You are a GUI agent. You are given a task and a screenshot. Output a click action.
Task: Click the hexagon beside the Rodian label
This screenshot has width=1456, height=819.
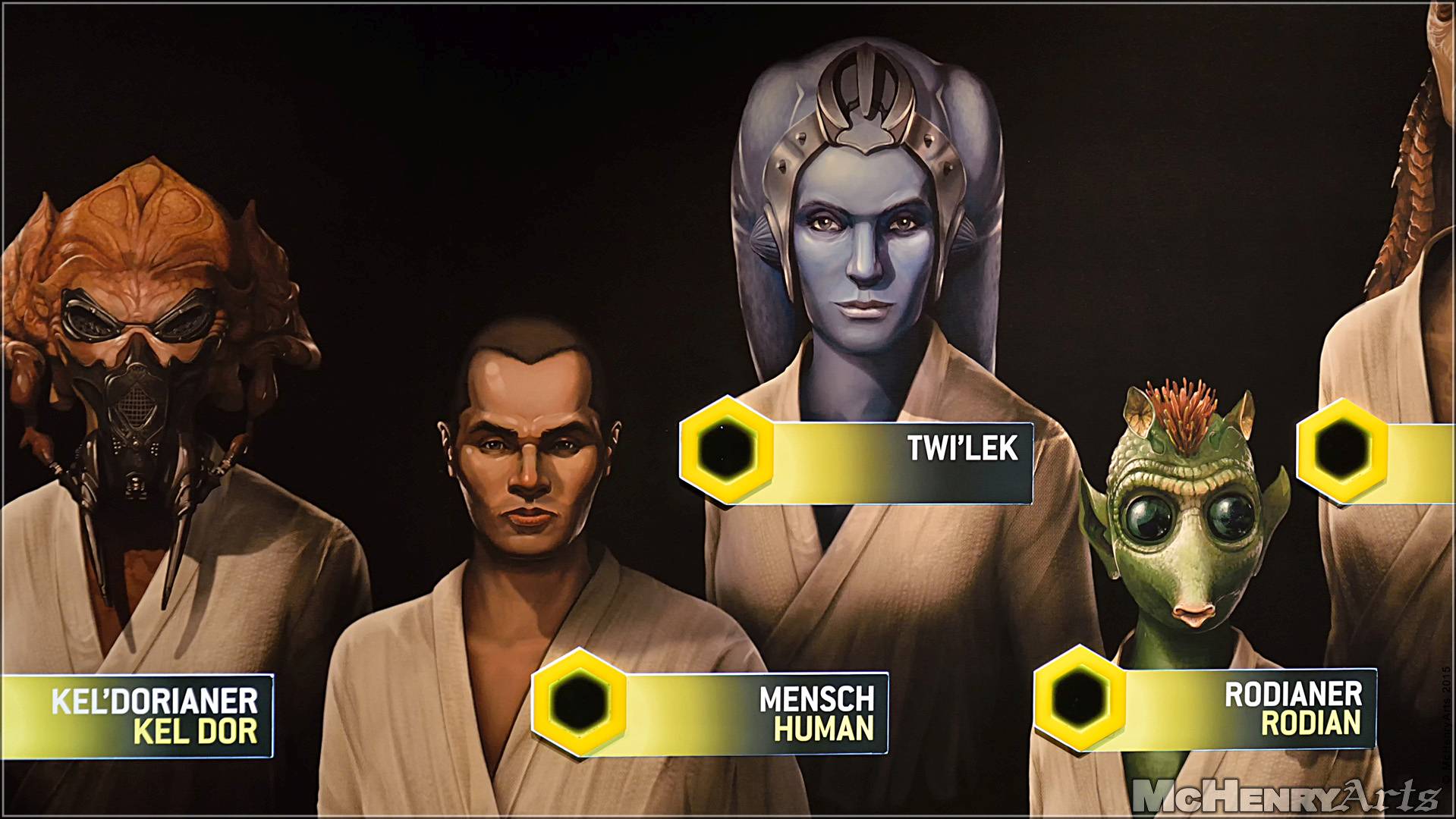[1080, 698]
